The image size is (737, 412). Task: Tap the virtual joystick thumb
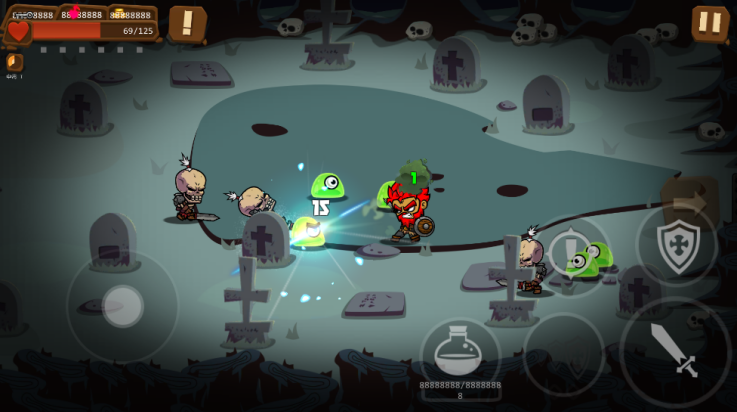click(123, 306)
